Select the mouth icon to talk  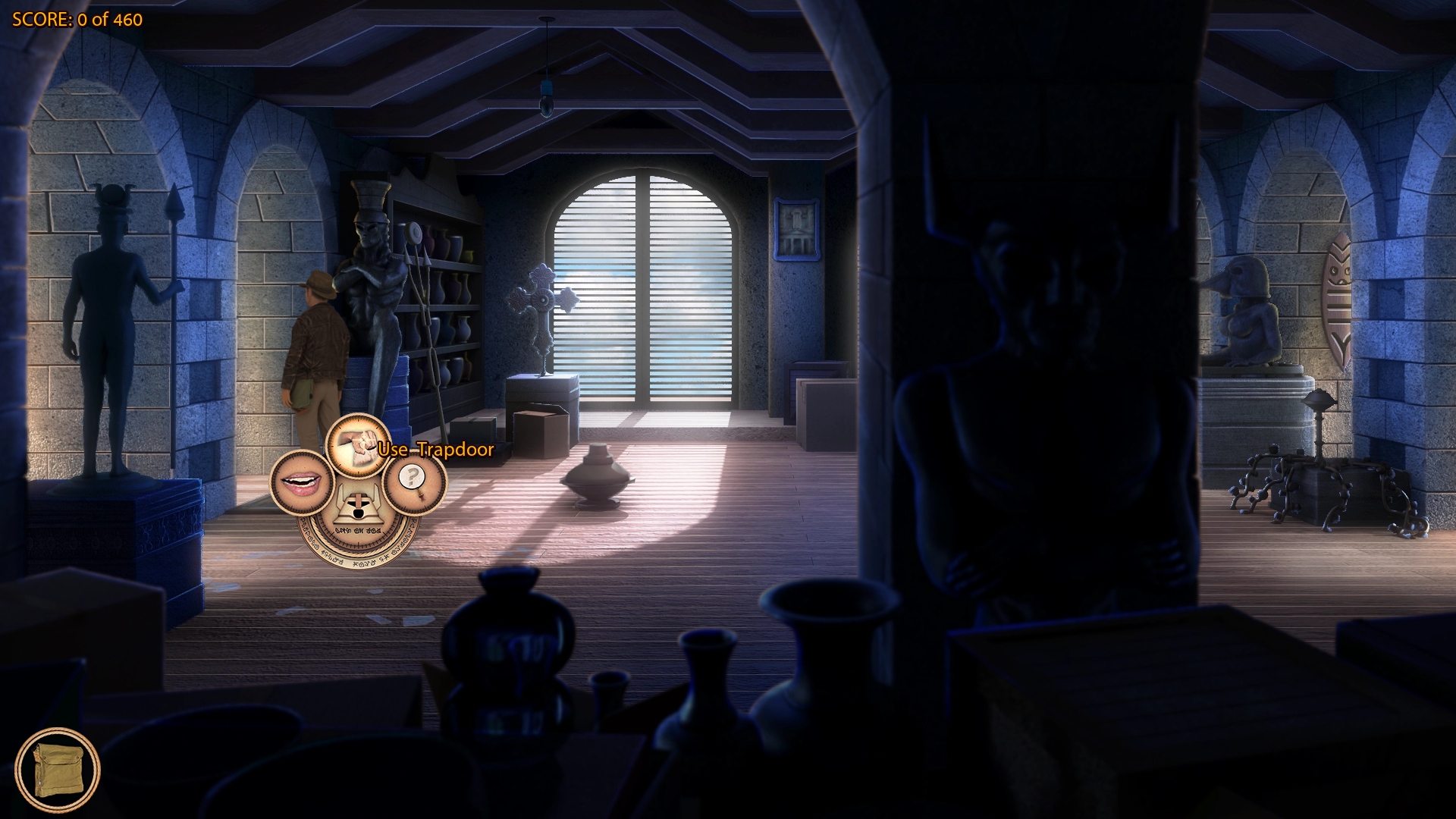click(x=302, y=482)
